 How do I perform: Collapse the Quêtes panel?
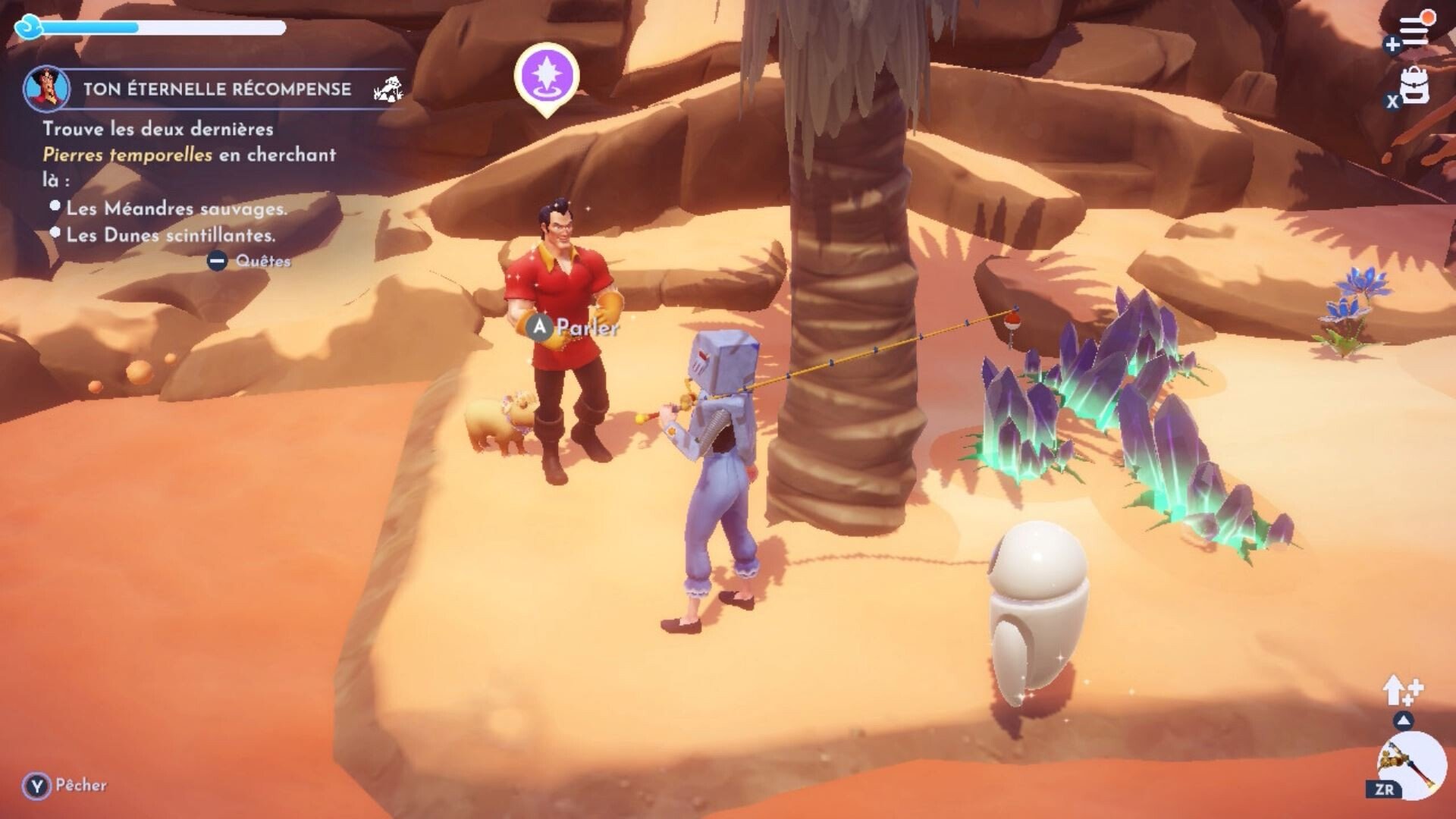click(x=217, y=261)
